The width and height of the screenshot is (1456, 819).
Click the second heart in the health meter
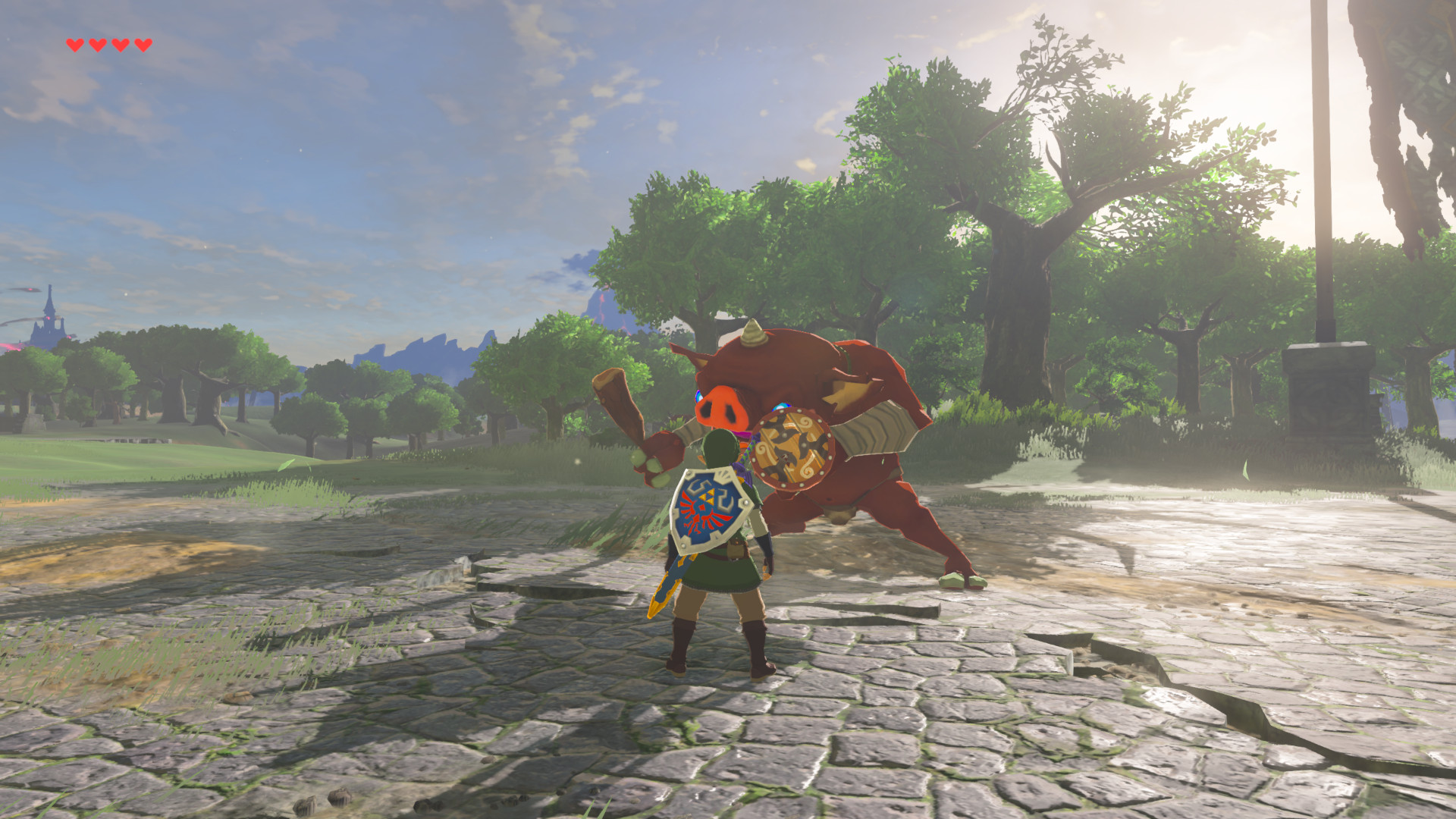tap(97, 43)
